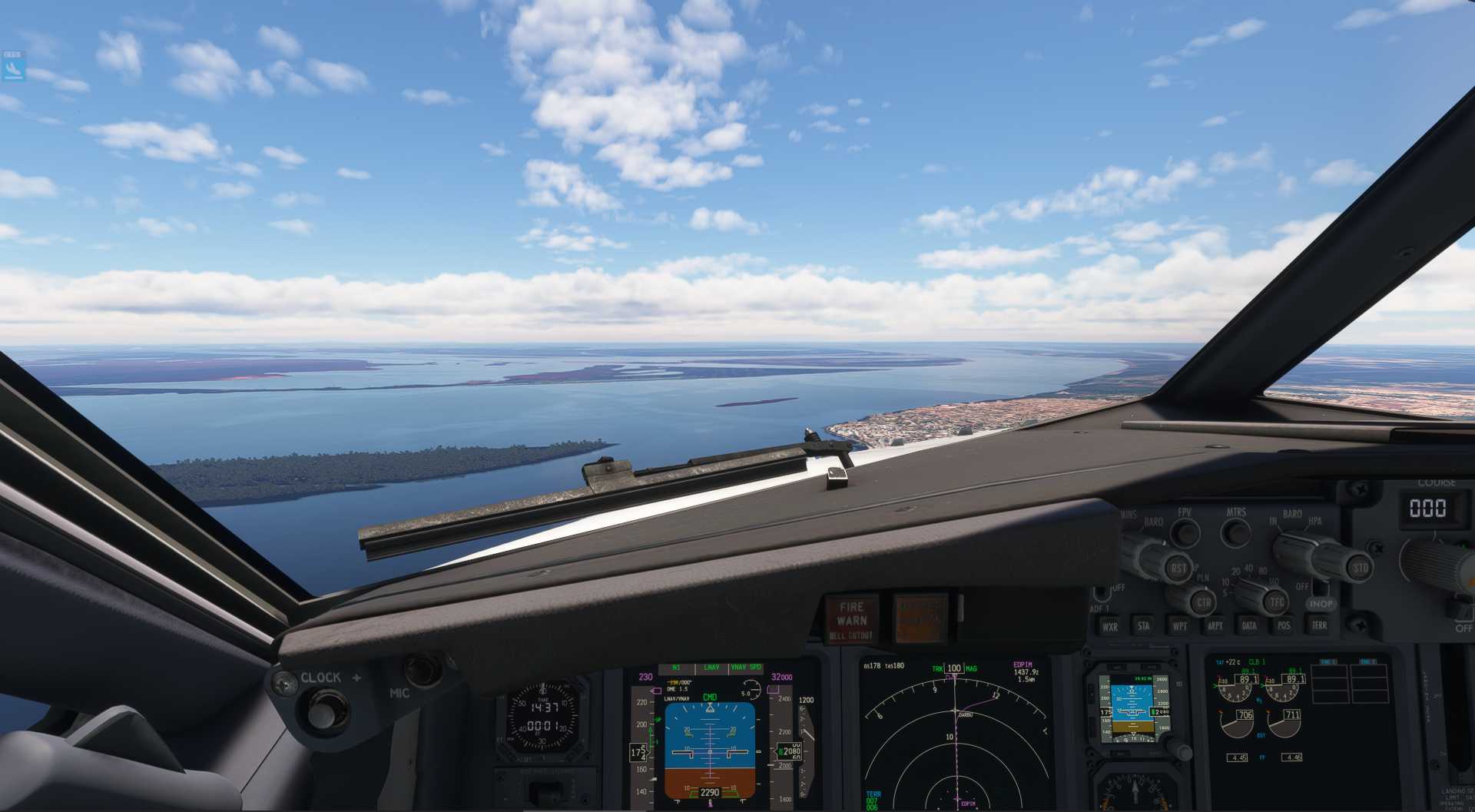Screen dimensions: 1475x812
Task: Click the STD standard barometer button
Action: coord(1360,569)
